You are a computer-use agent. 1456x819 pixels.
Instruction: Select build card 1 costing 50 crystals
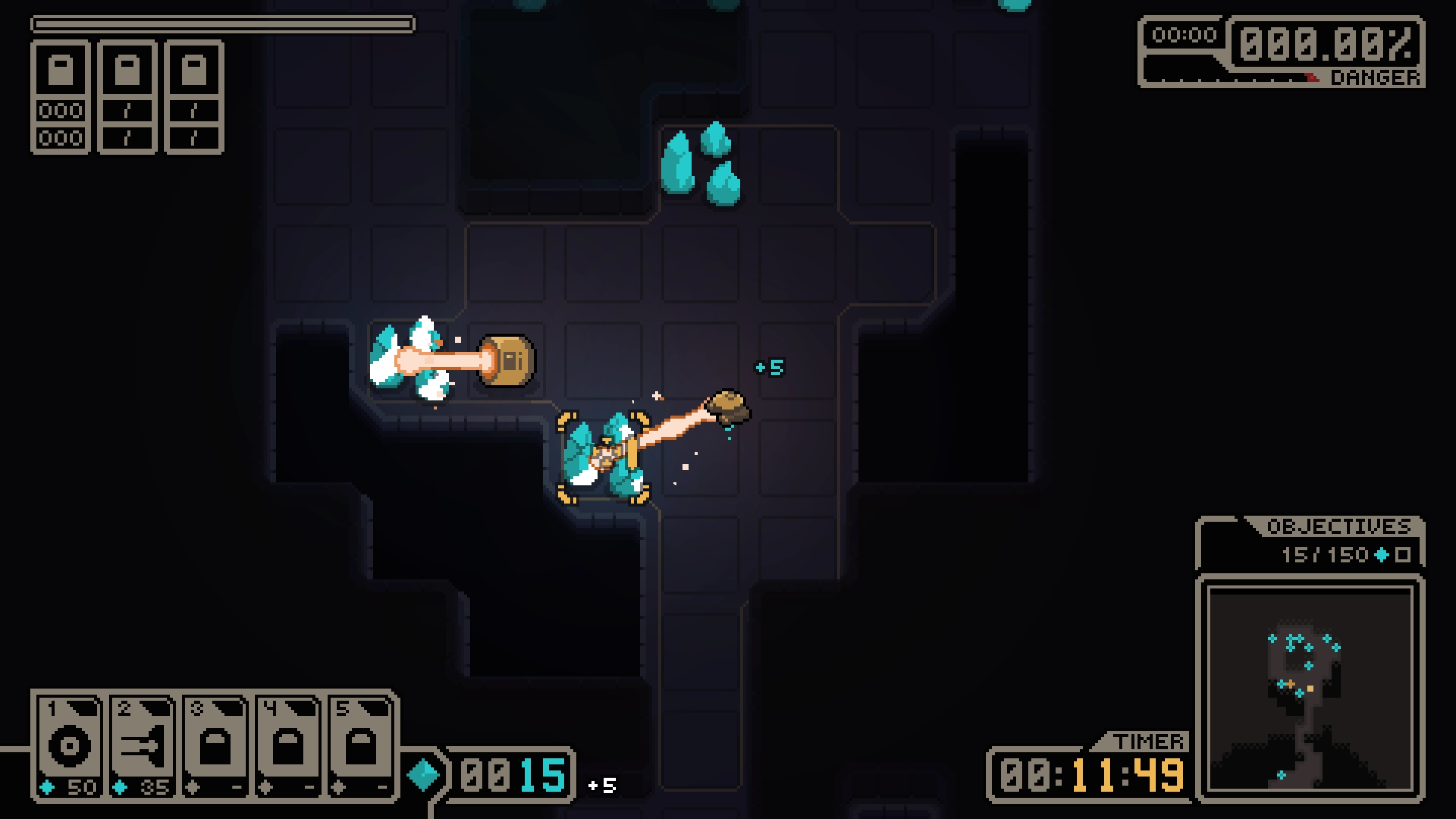(70, 746)
